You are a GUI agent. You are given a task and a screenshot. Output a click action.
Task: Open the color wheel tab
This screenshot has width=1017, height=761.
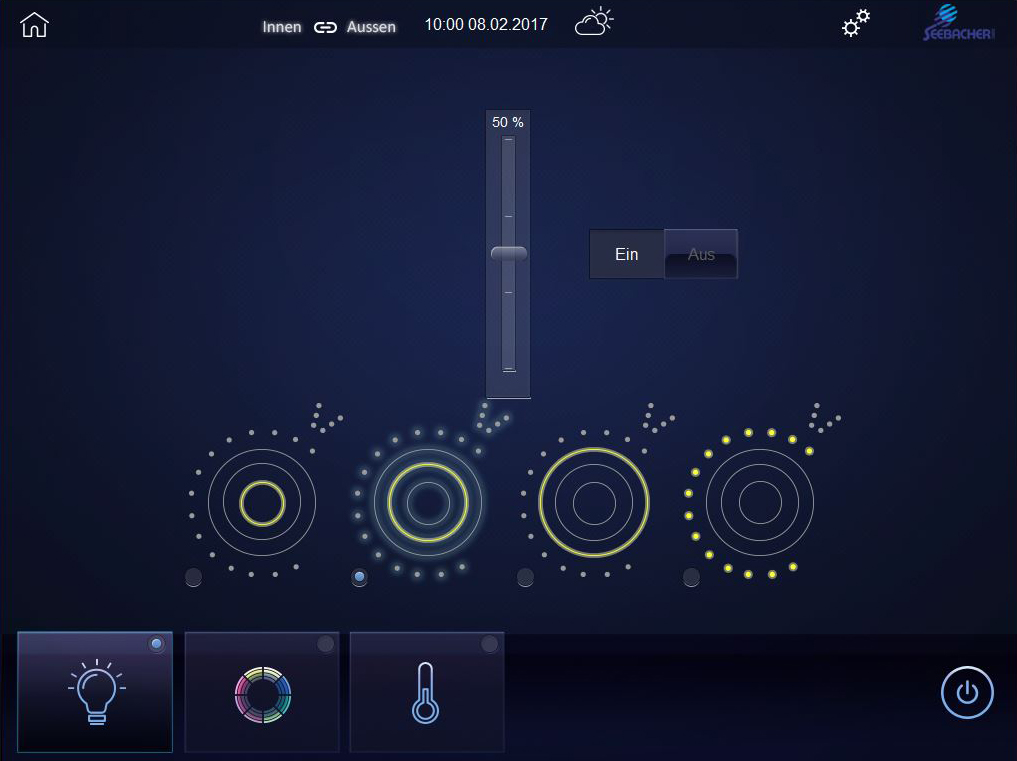click(262, 692)
